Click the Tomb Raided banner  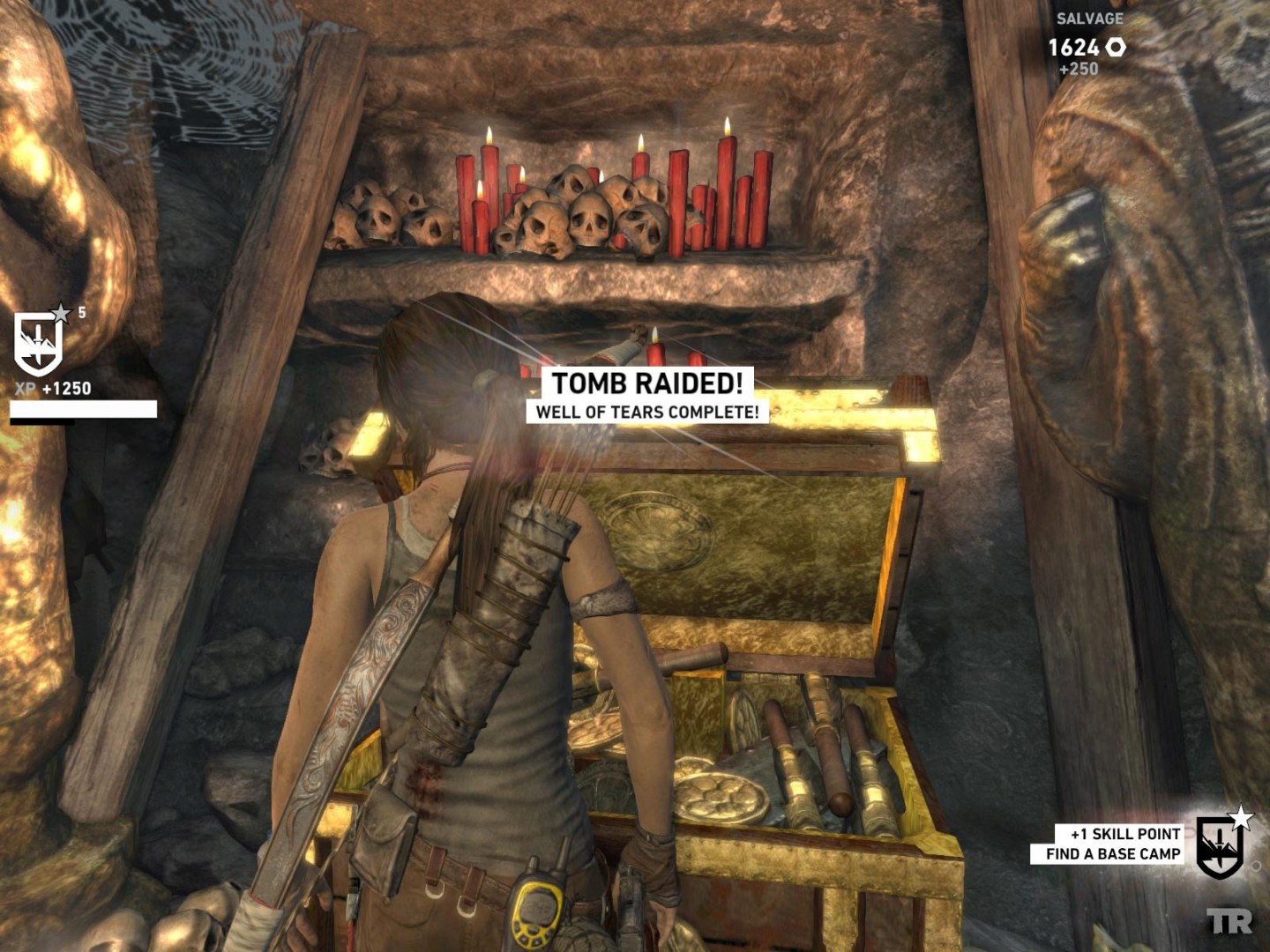point(647,383)
